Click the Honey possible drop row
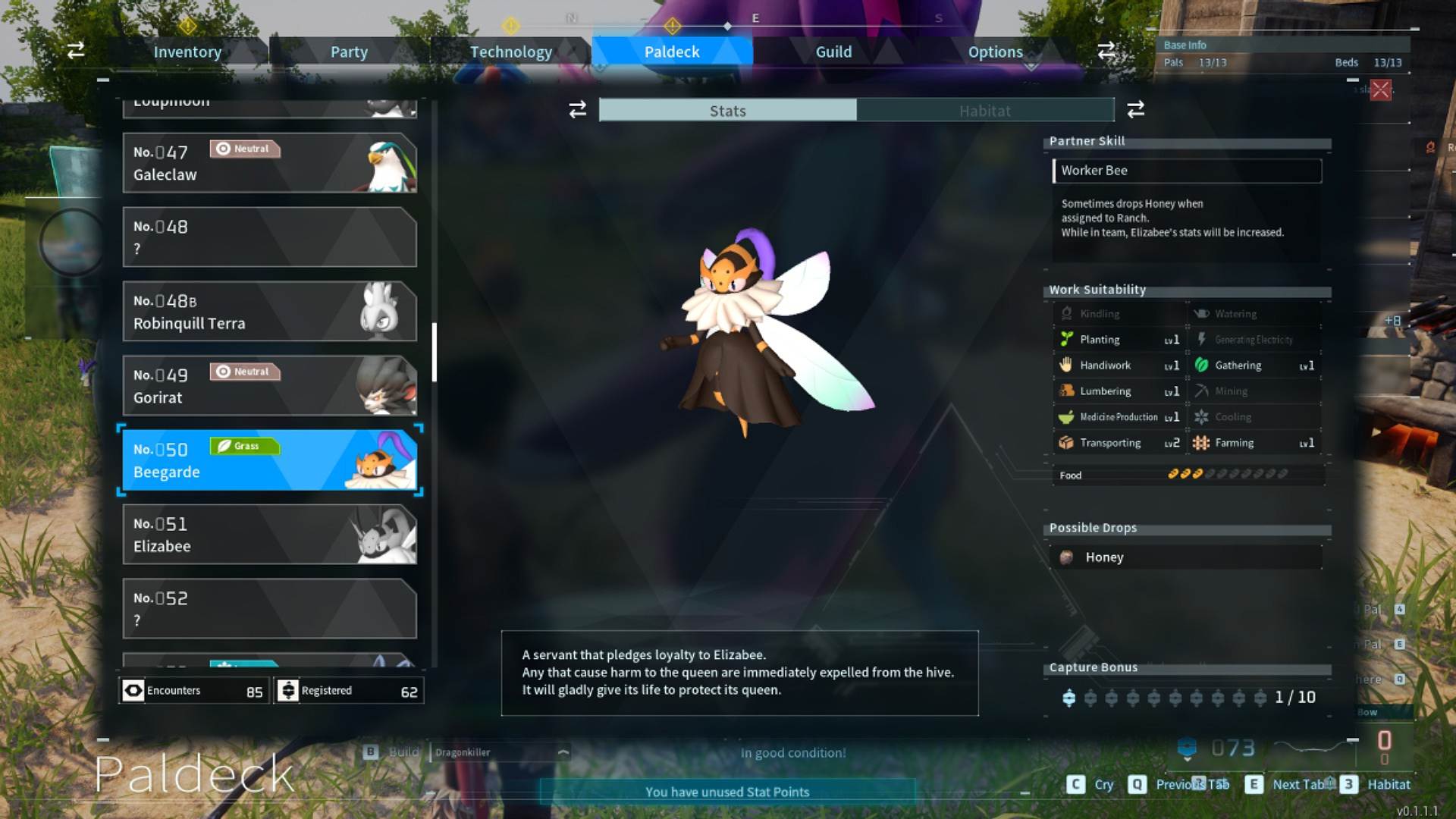 tap(1187, 557)
